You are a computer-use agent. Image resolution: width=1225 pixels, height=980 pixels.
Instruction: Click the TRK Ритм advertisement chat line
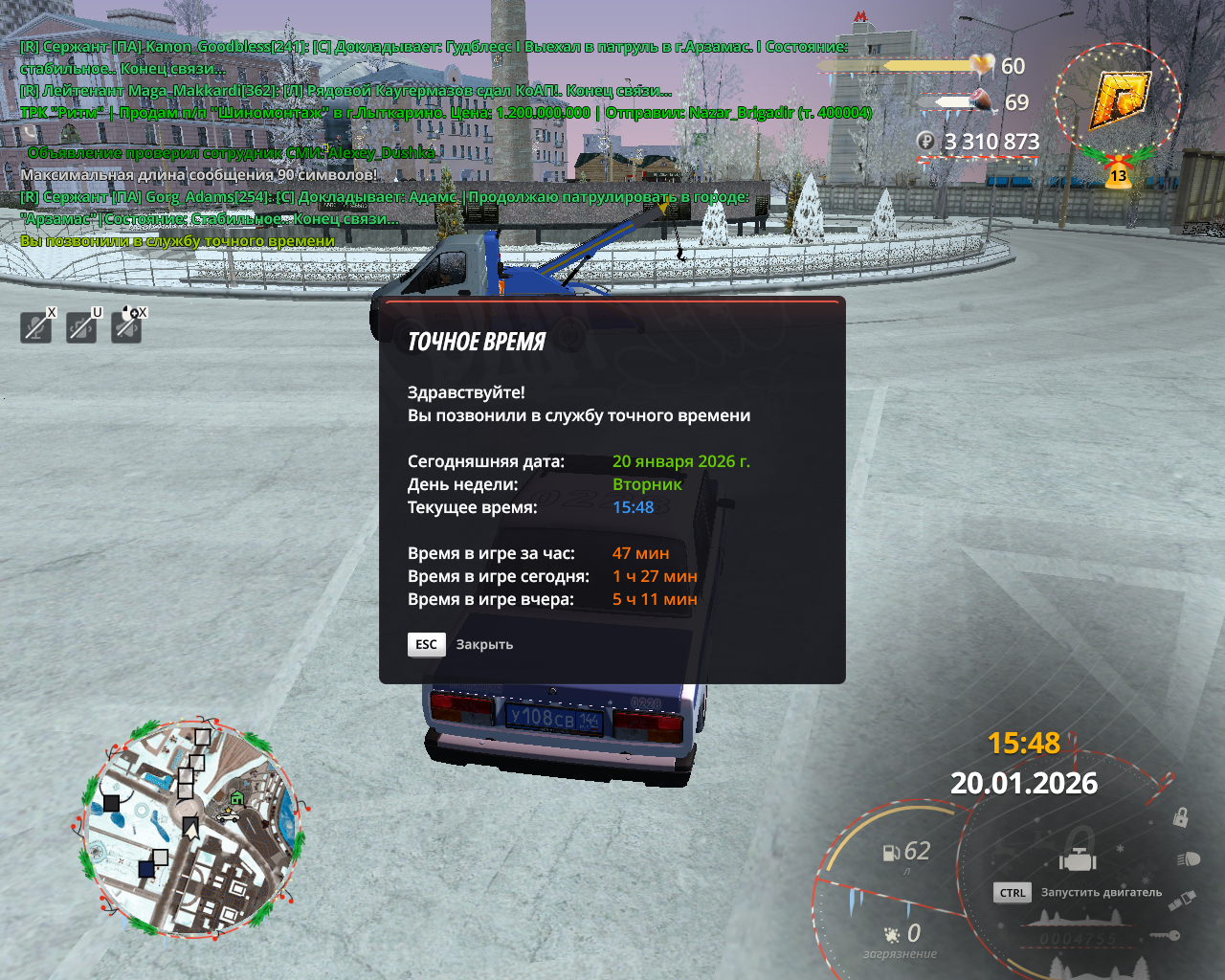(446, 113)
